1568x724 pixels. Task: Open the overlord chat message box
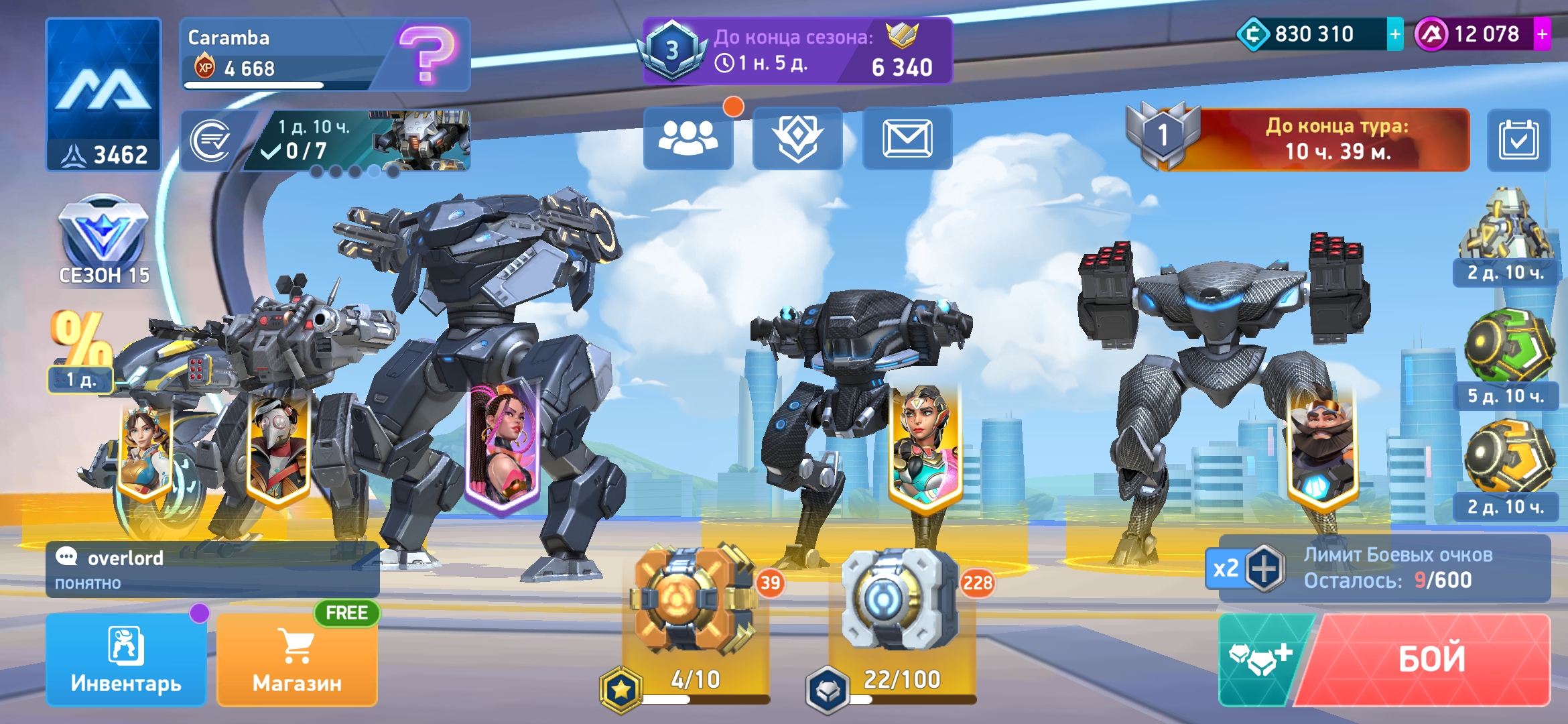tap(212, 570)
